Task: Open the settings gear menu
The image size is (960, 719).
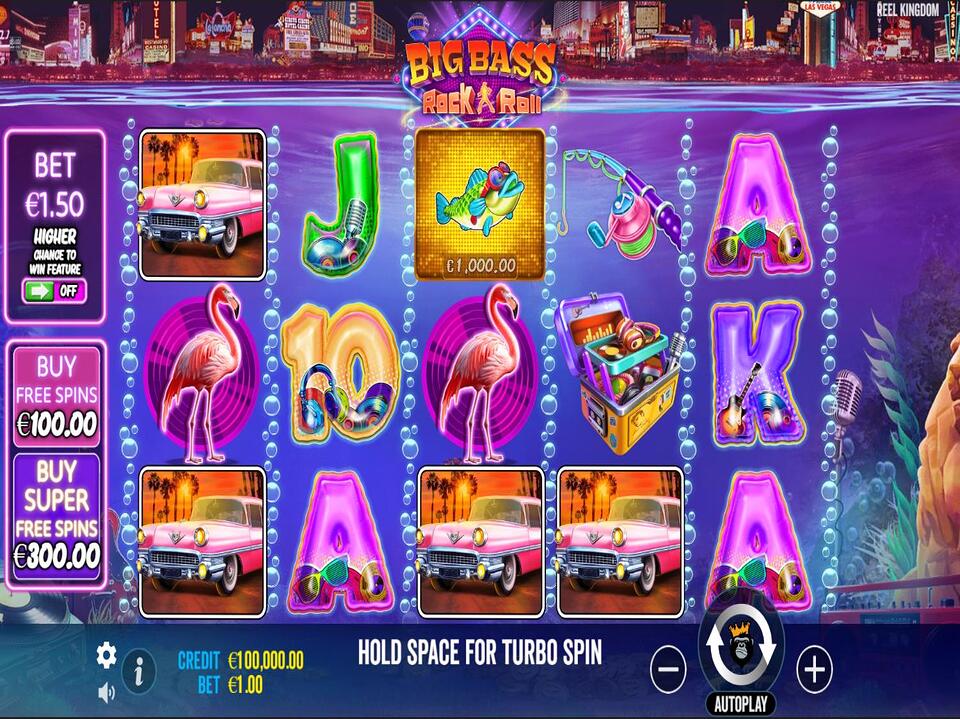Action: point(106,655)
